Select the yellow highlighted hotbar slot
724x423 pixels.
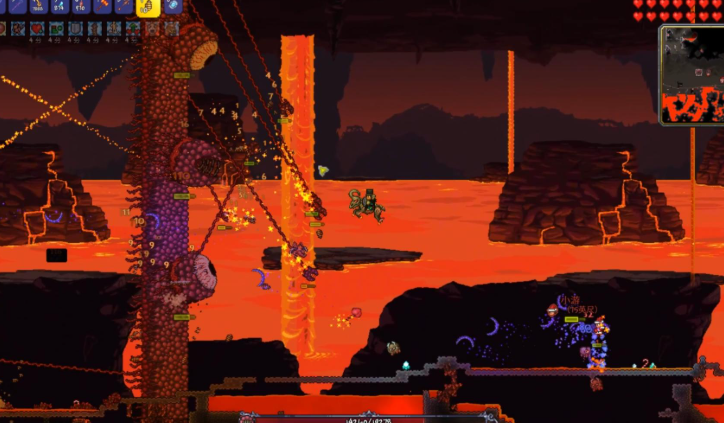tap(148, 6)
